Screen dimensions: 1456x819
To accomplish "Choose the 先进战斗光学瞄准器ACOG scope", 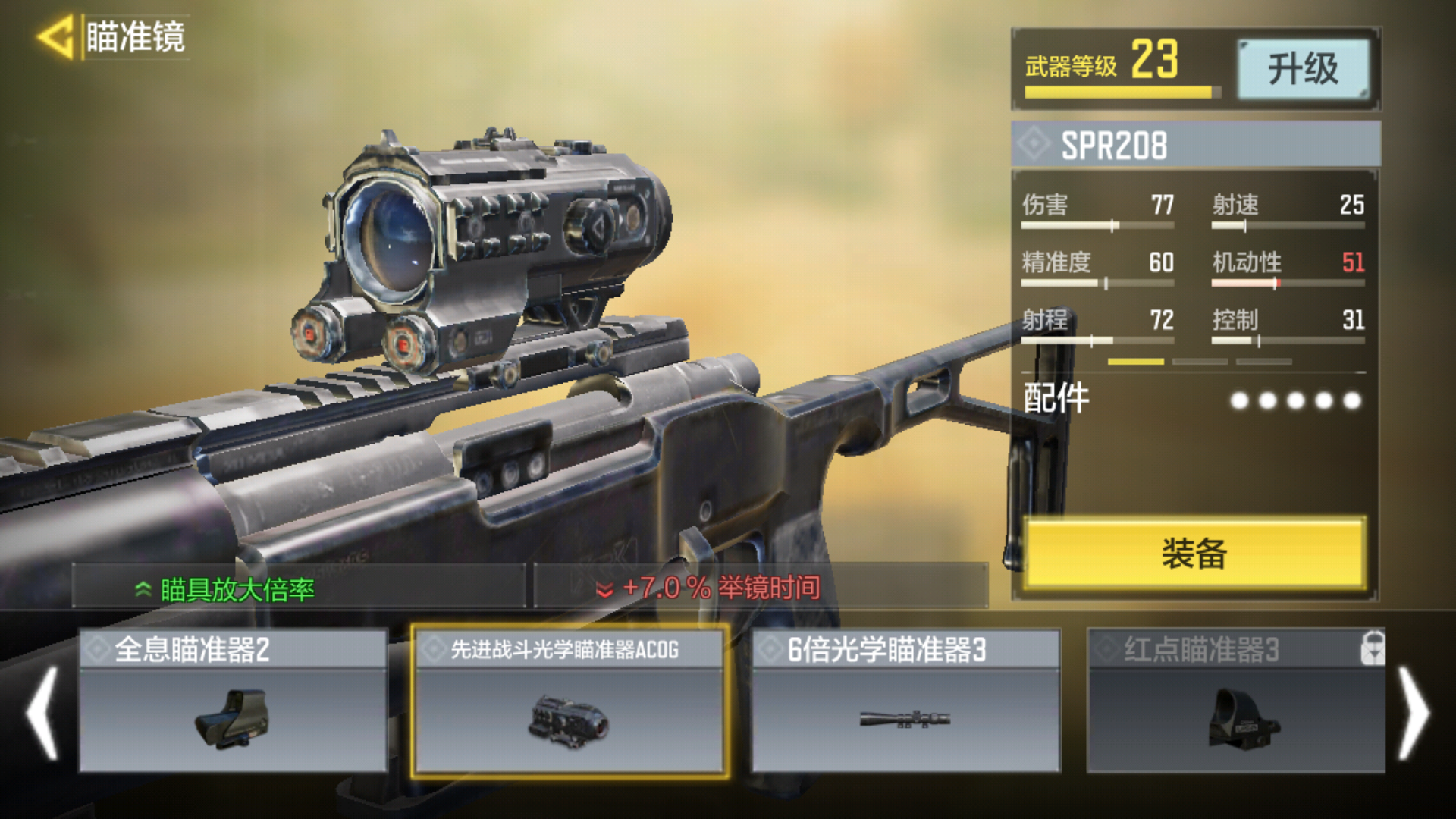I will point(570,701).
